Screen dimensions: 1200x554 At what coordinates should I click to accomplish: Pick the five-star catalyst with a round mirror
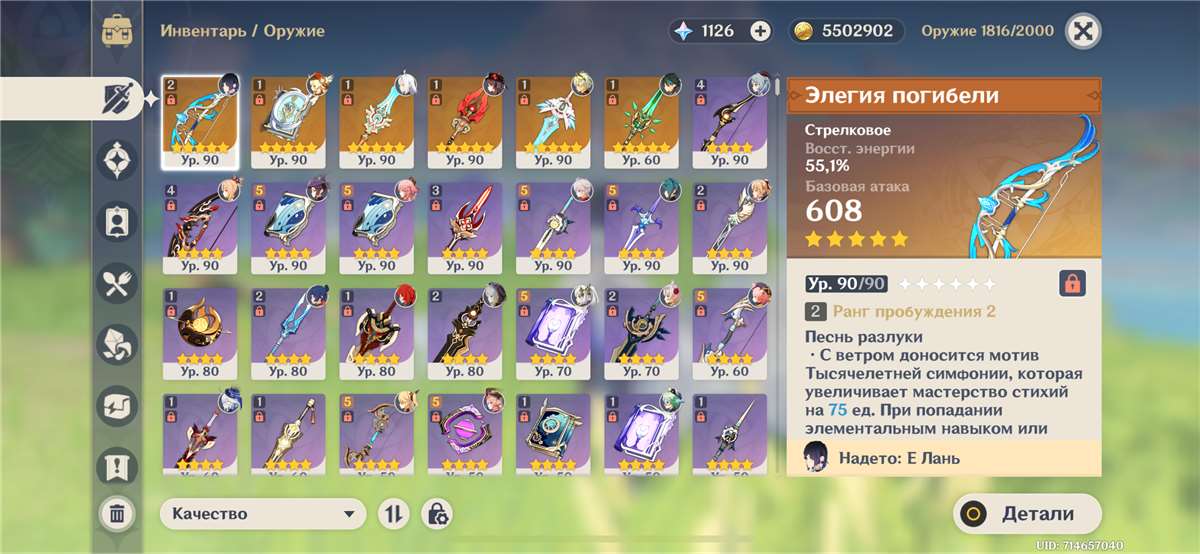[288, 120]
